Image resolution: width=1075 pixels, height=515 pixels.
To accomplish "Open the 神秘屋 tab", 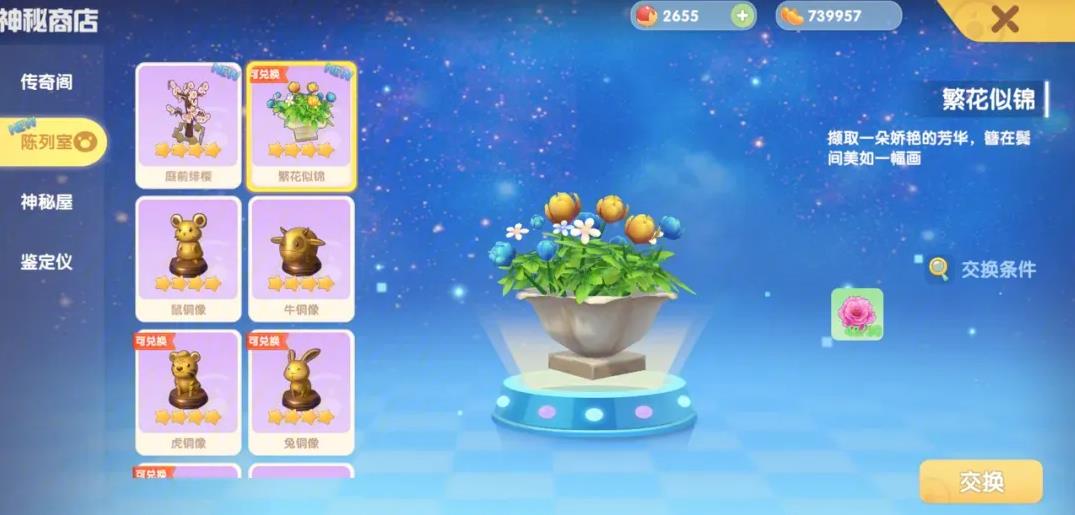I will point(47,202).
